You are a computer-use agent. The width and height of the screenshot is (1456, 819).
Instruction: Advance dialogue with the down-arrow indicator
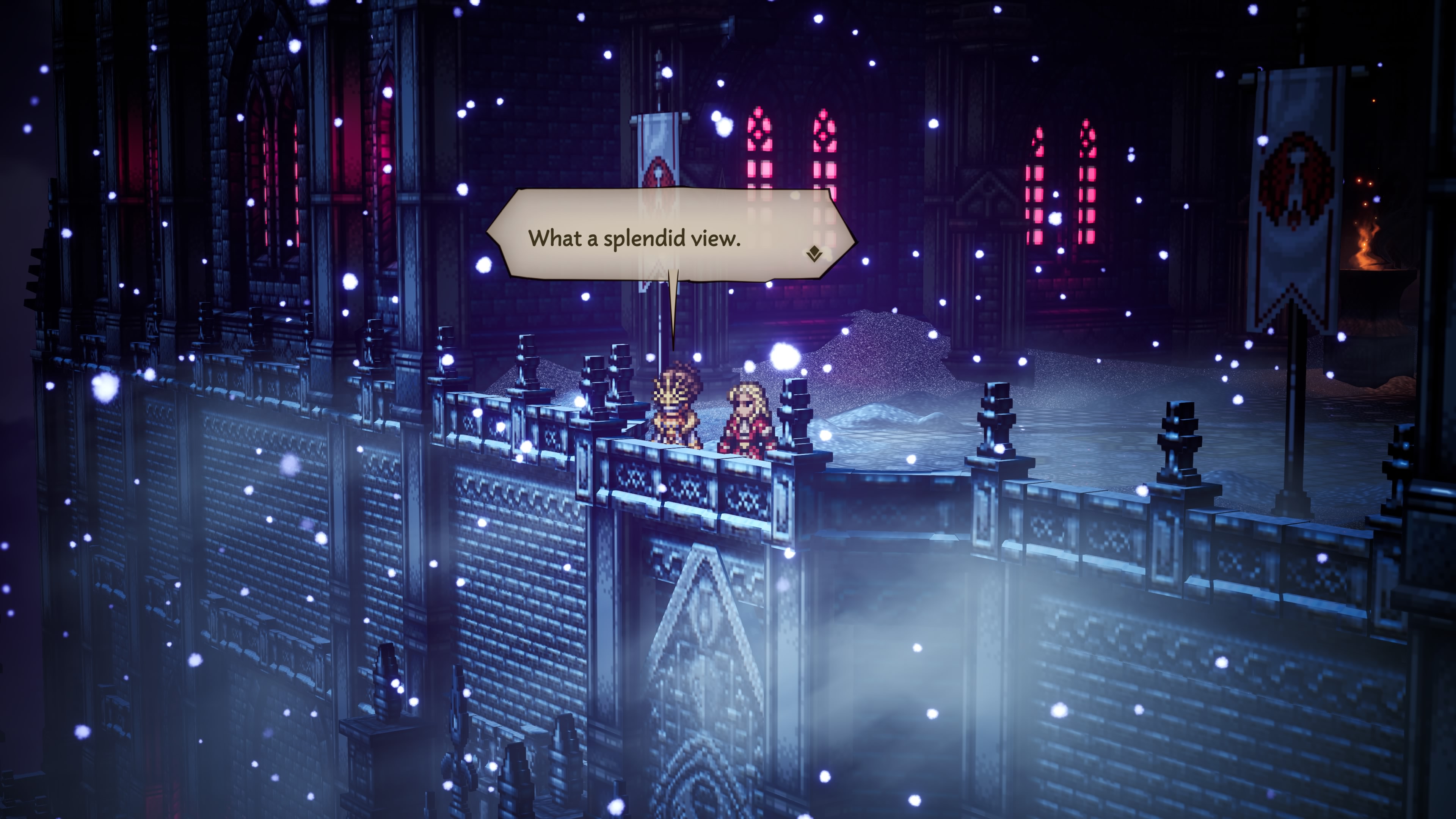click(814, 254)
